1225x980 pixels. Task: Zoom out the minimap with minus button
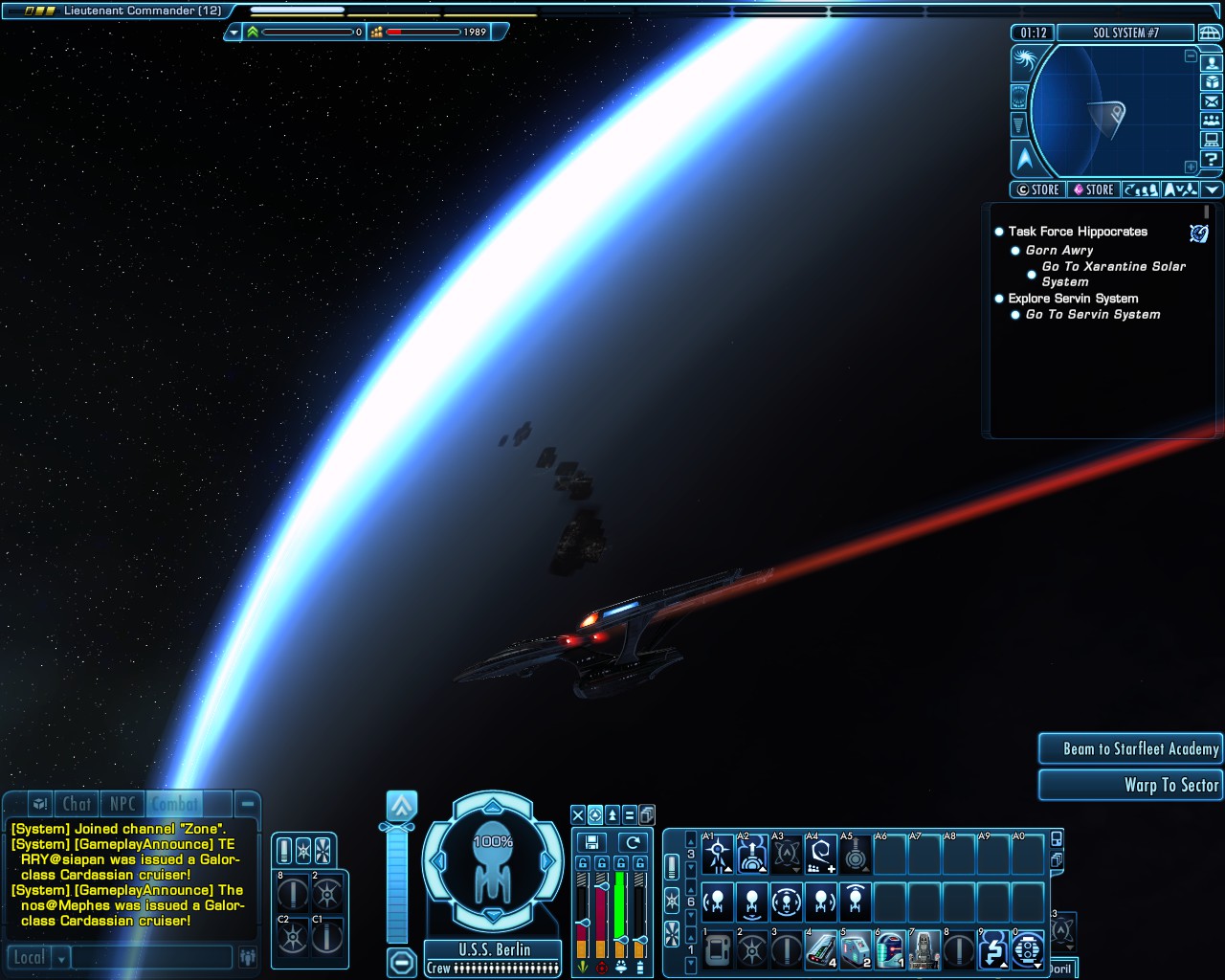pyautogui.click(x=1191, y=56)
